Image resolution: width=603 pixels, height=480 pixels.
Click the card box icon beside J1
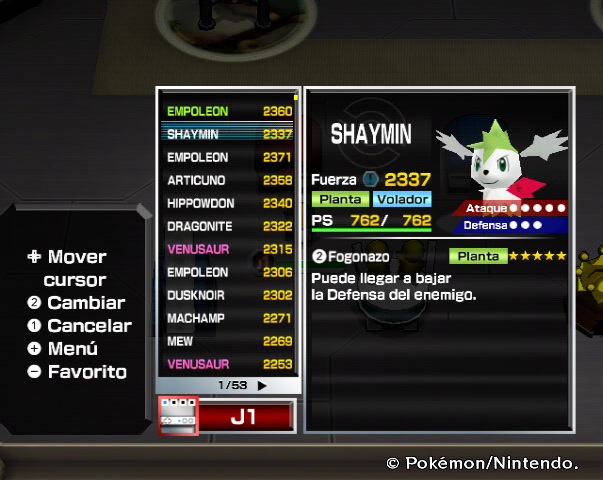point(178,417)
